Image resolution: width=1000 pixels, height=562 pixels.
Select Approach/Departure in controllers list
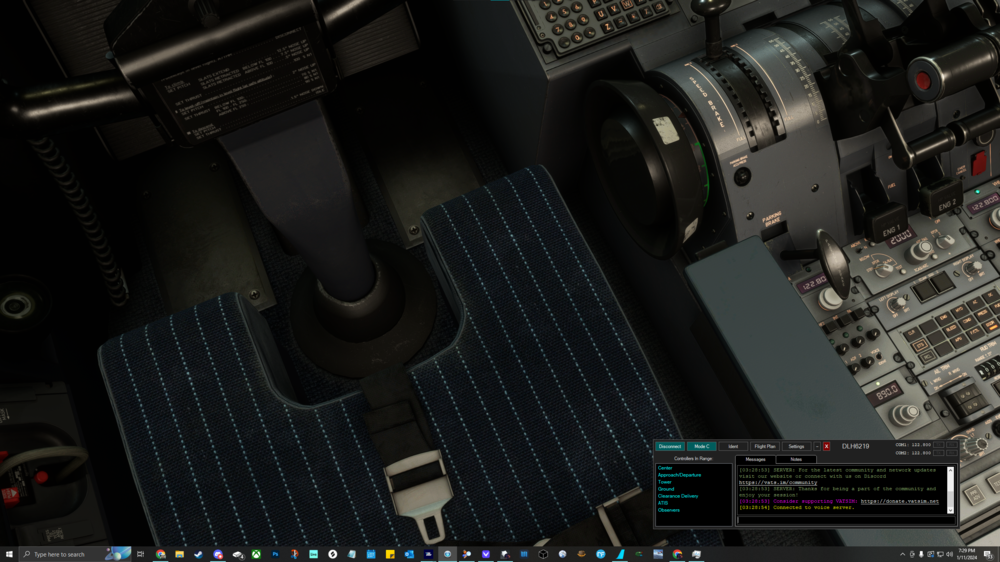(x=678, y=475)
